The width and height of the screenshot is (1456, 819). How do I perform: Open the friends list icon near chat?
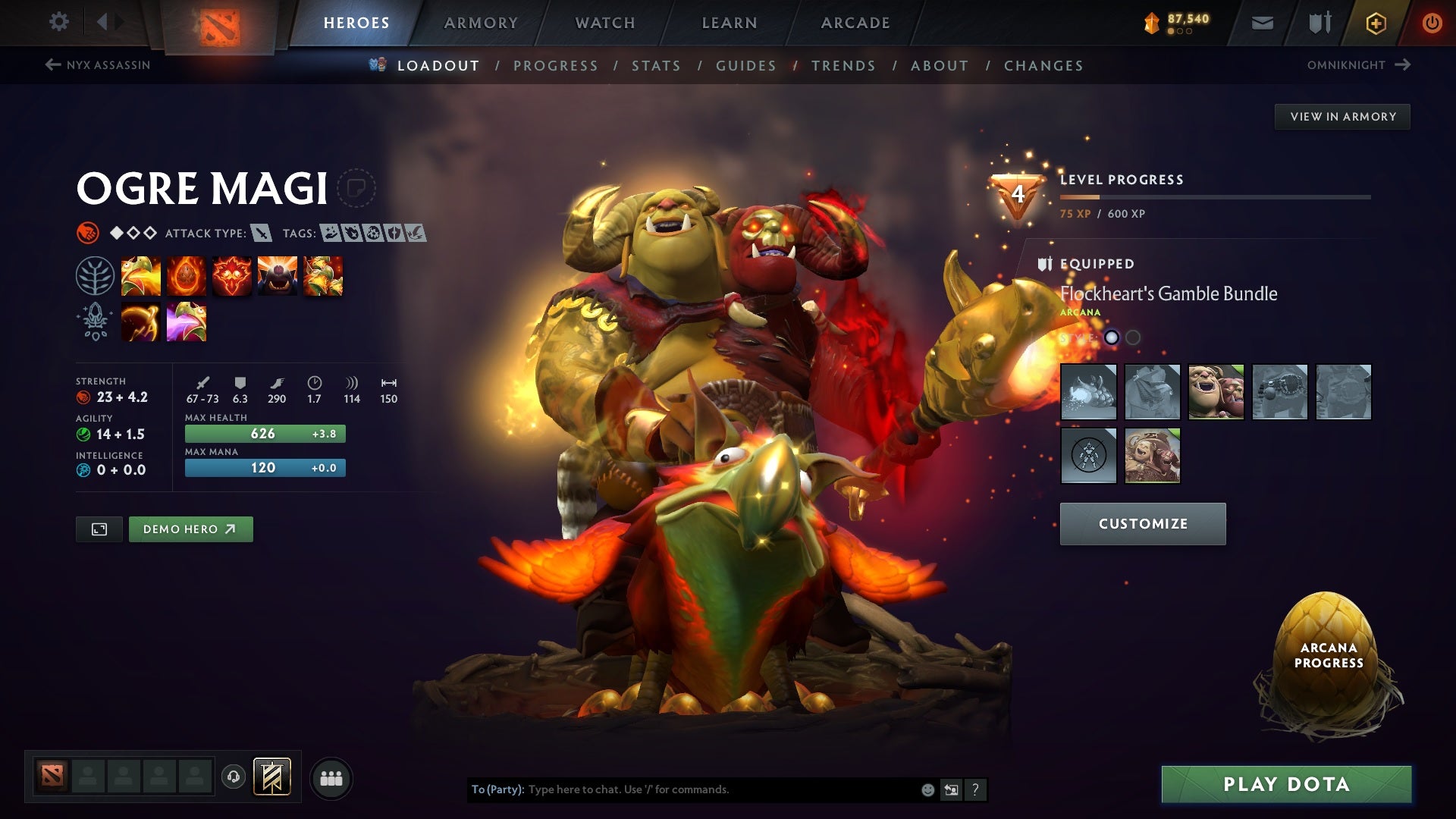(331, 777)
